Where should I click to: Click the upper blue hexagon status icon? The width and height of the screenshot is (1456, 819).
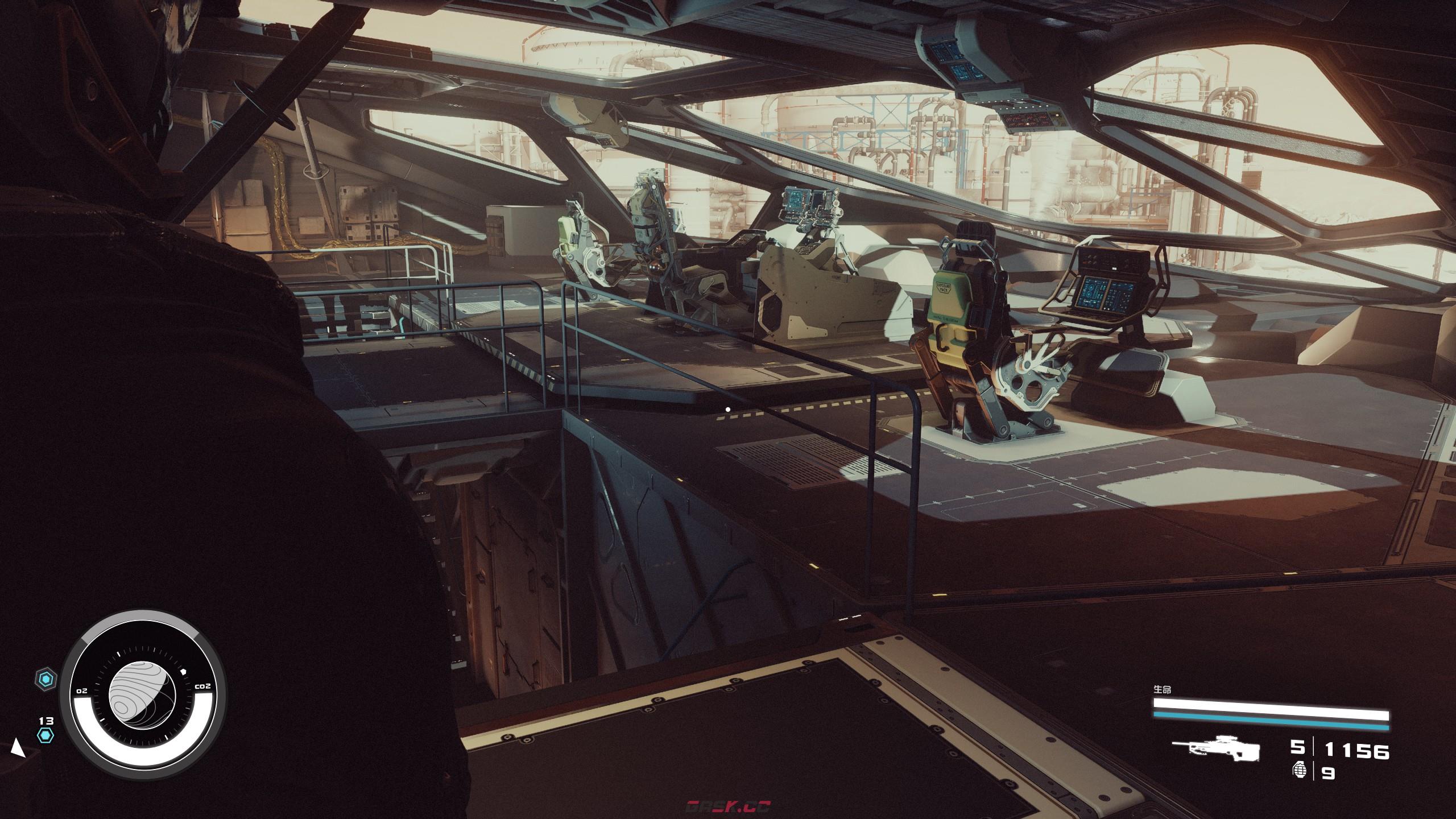[46, 679]
